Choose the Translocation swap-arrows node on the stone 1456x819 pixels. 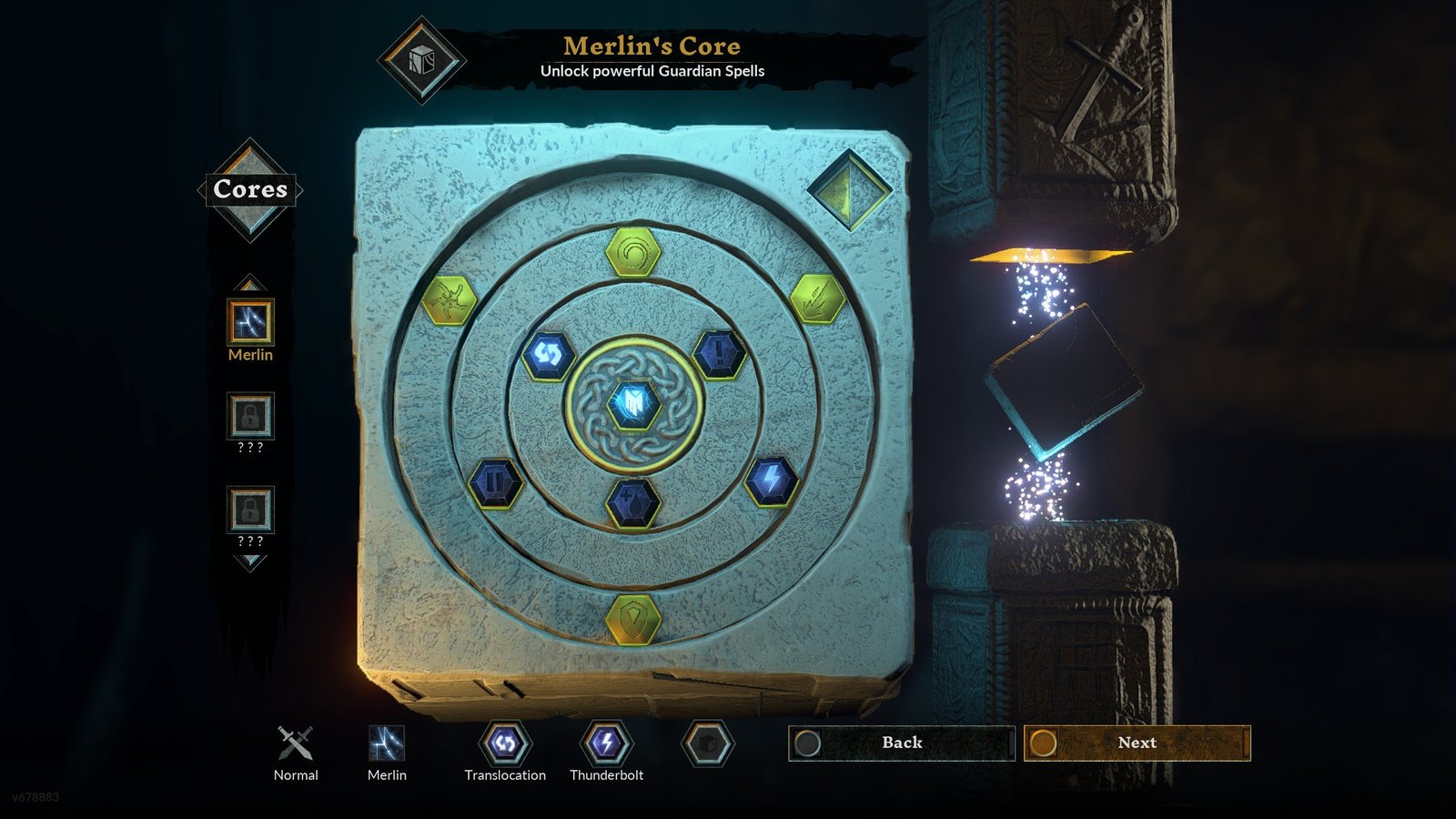[x=548, y=354]
